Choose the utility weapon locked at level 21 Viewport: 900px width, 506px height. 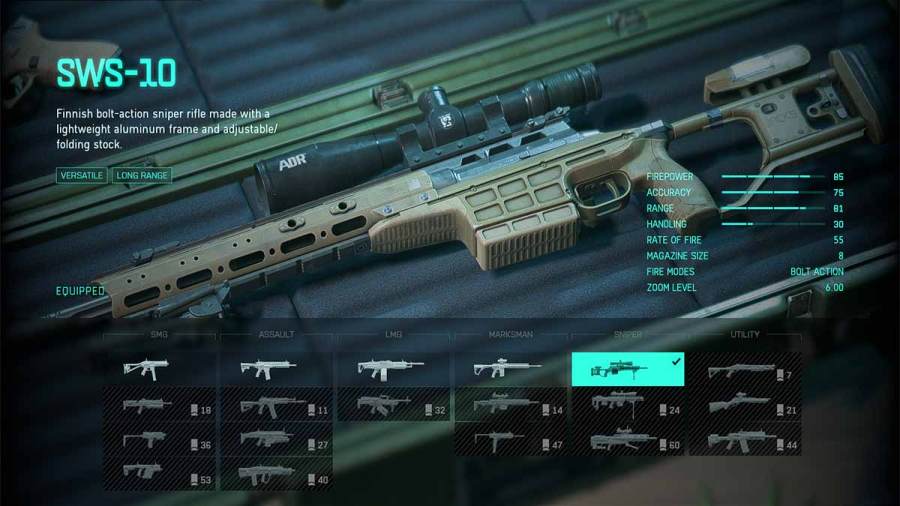click(x=744, y=405)
